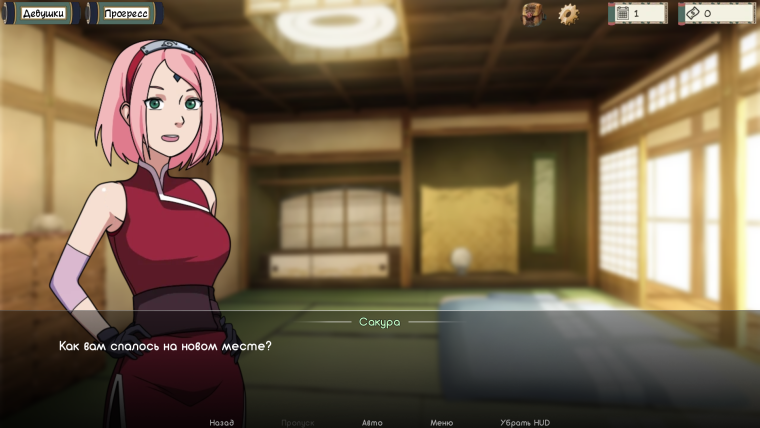Open the Прогресс scroll menu
760x428 pixels.
(125, 14)
